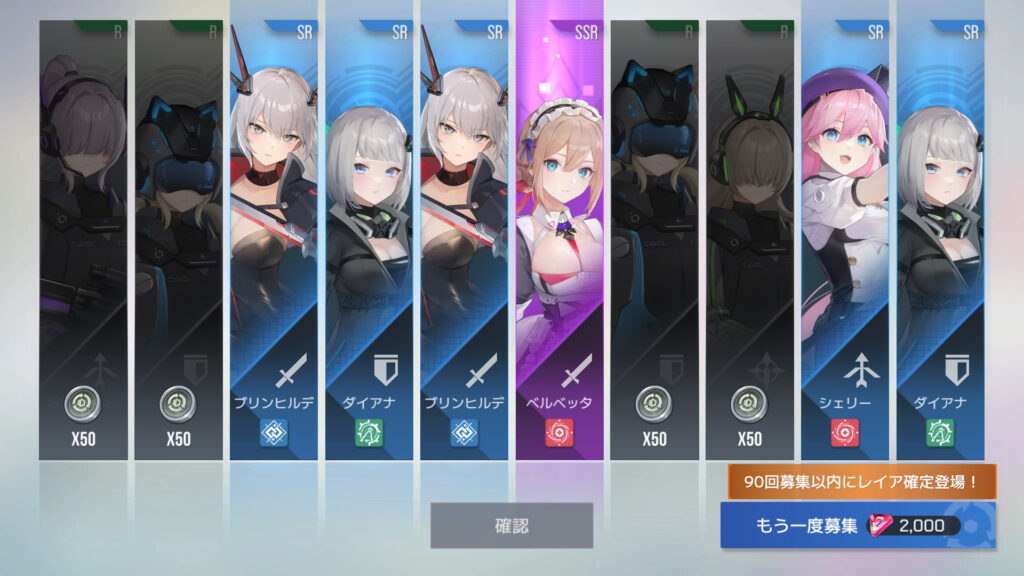
Task: Recruit again with もう一度募集 for 2,000
Action: (856, 526)
